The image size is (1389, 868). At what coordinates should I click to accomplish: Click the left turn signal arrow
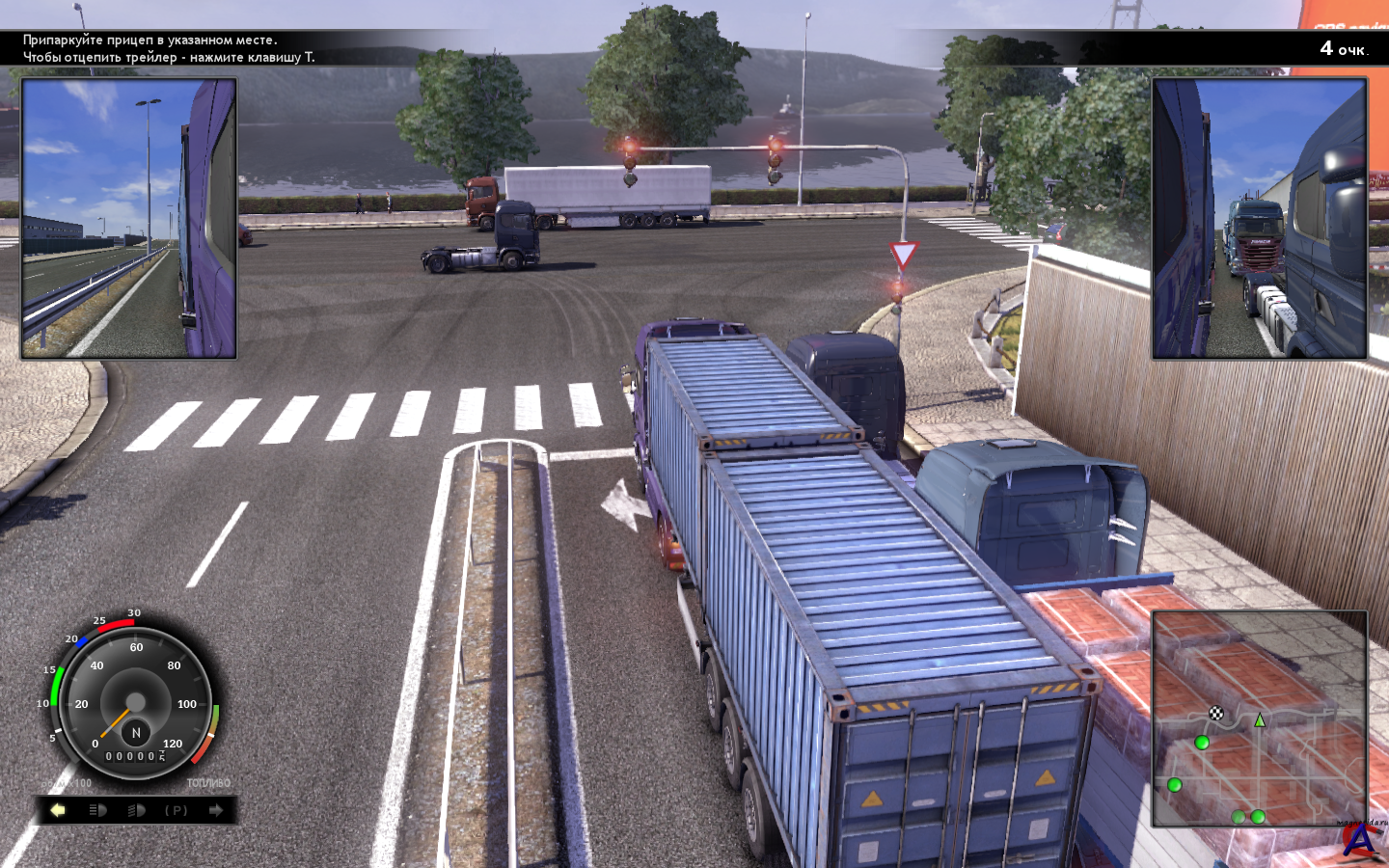[58, 810]
